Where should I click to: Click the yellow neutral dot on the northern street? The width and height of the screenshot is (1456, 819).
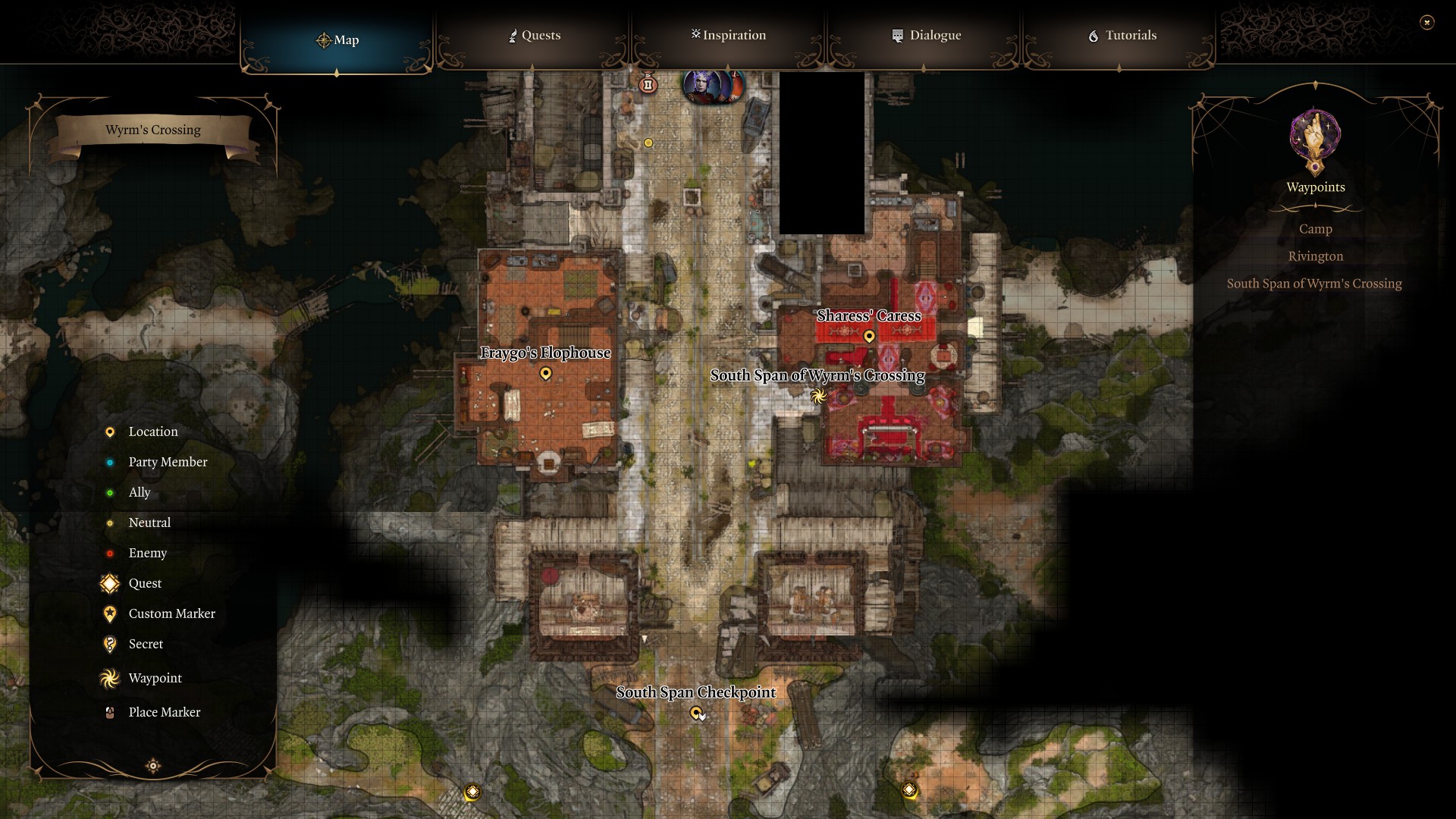(648, 142)
